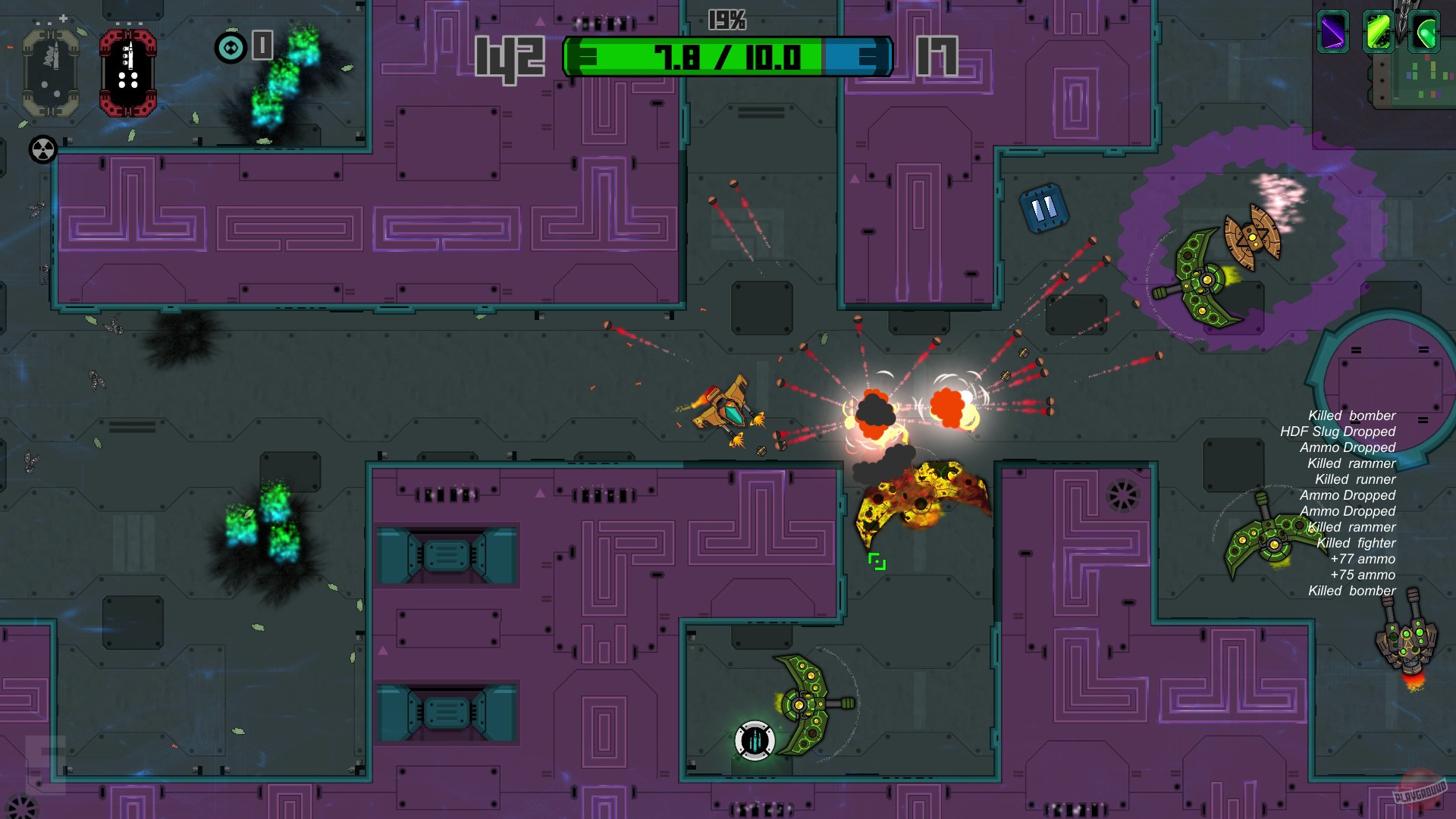The height and width of the screenshot is (819, 1456).
Task: Click the score counter showing 142
Action: point(509,56)
